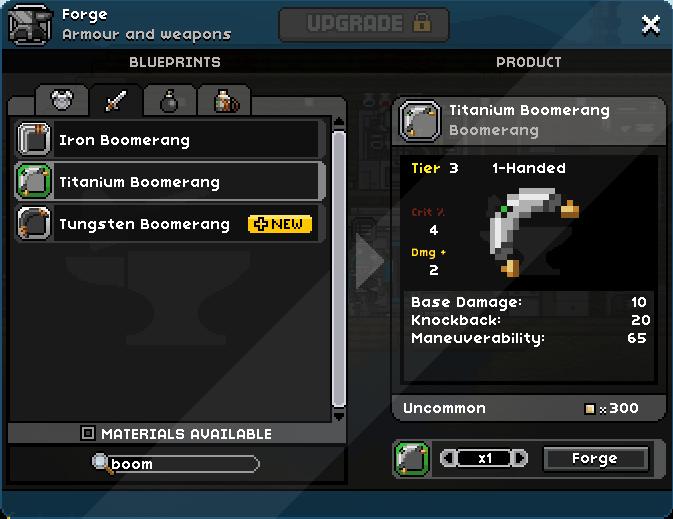Click the locked Upgrade button
This screenshot has height=519, width=673.
(x=364, y=24)
